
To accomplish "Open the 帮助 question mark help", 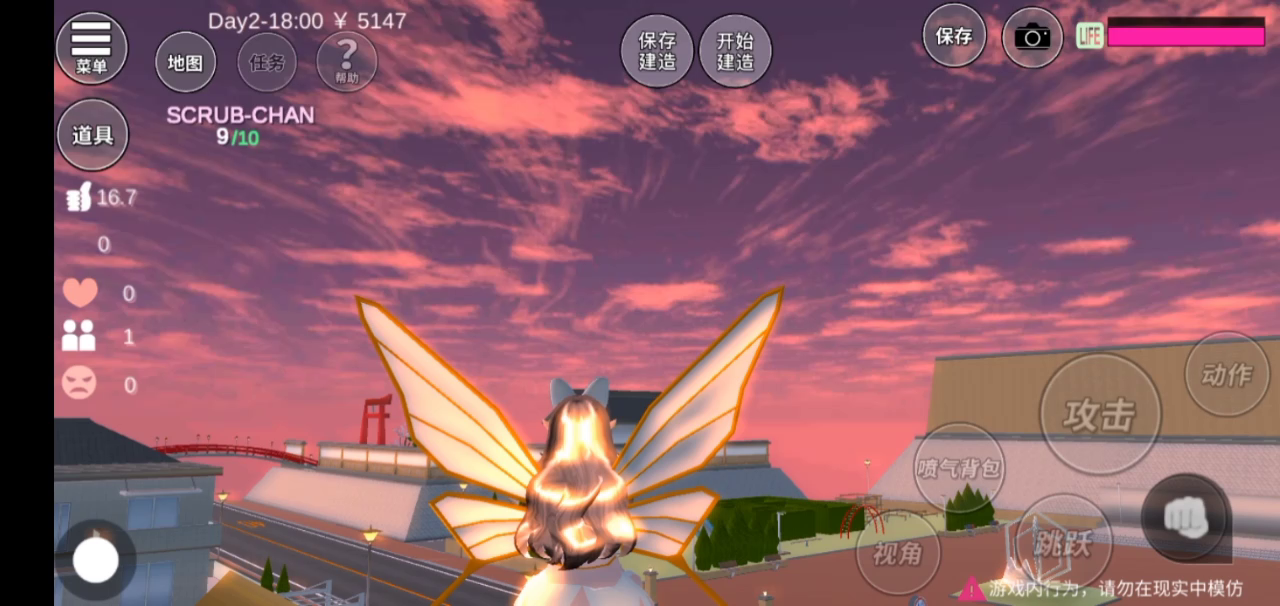I will point(346,61).
